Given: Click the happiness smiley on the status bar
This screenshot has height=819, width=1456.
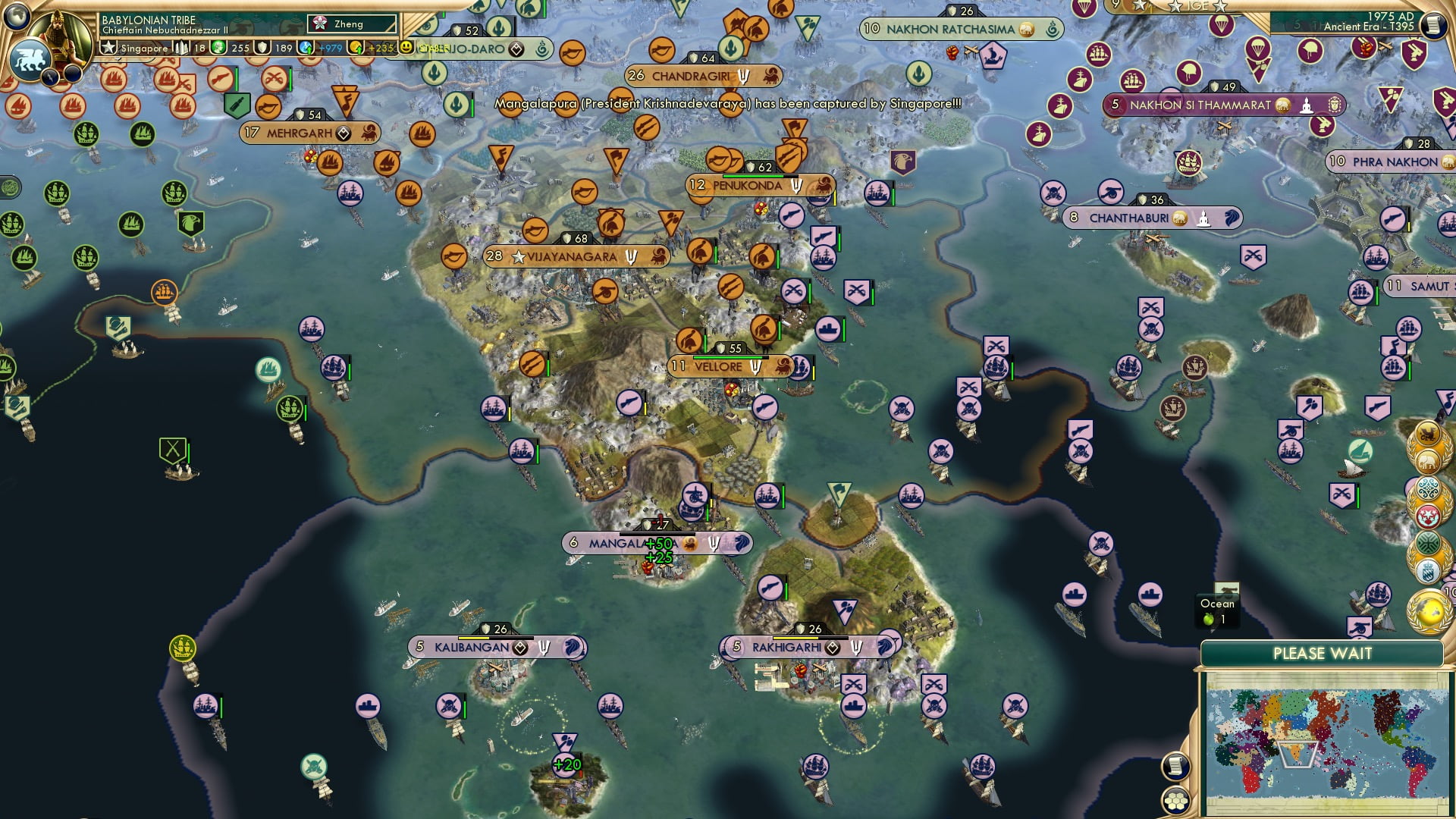Looking at the screenshot, I should 407,47.
